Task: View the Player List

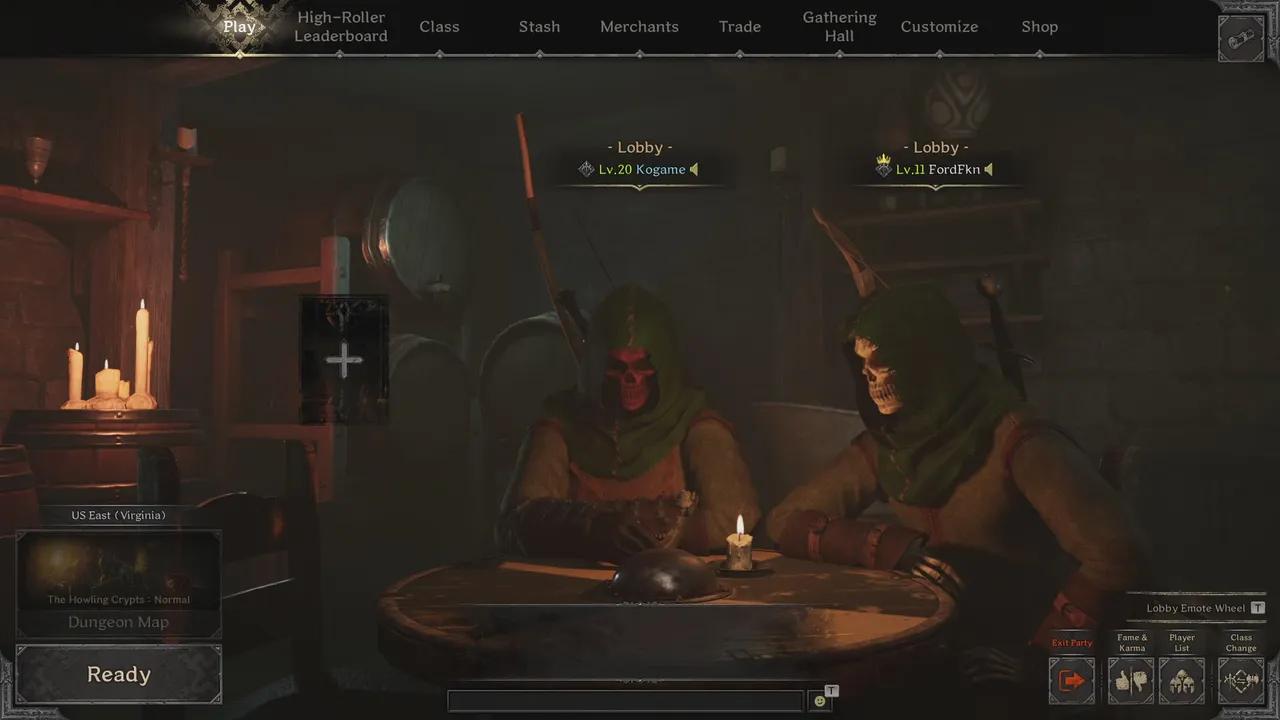Action: pyautogui.click(x=1182, y=680)
